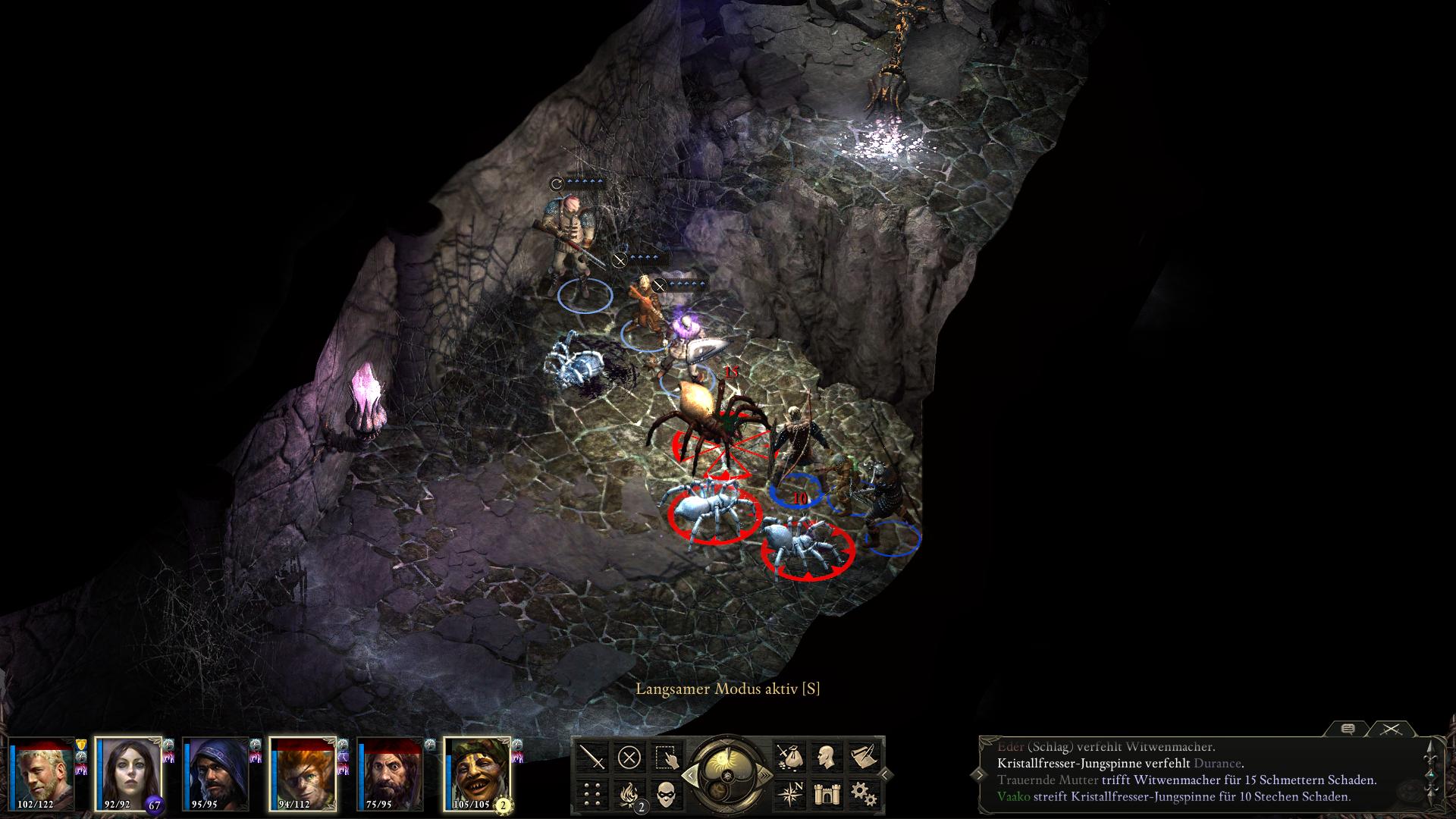Select the pale dark-haired woman portrait
This screenshot has width=1456, height=819.
click(x=128, y=772)
